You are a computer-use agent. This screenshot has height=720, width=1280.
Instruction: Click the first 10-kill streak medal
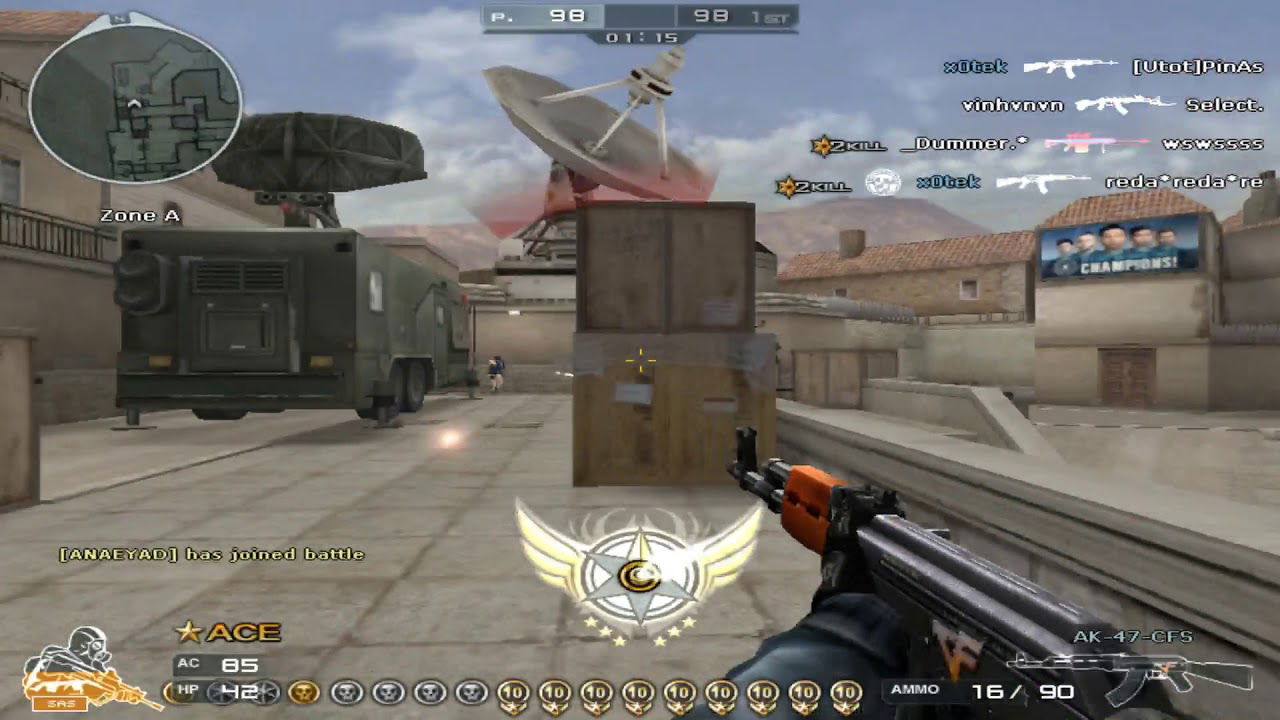[512, 692]
